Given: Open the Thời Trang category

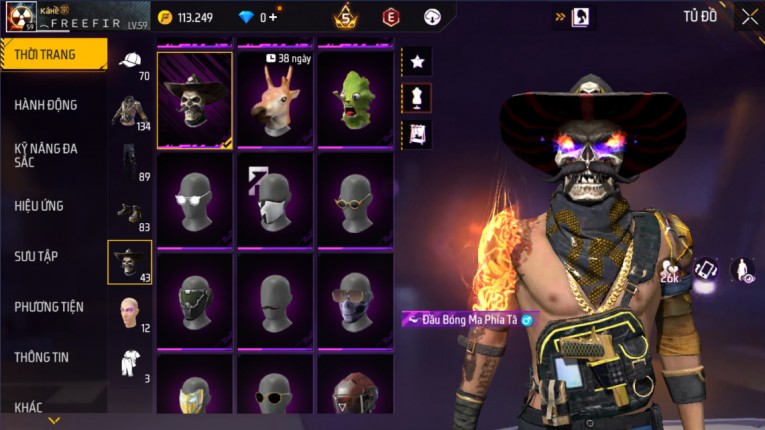Looking at the screenshot, I should (x=52, y=54).
